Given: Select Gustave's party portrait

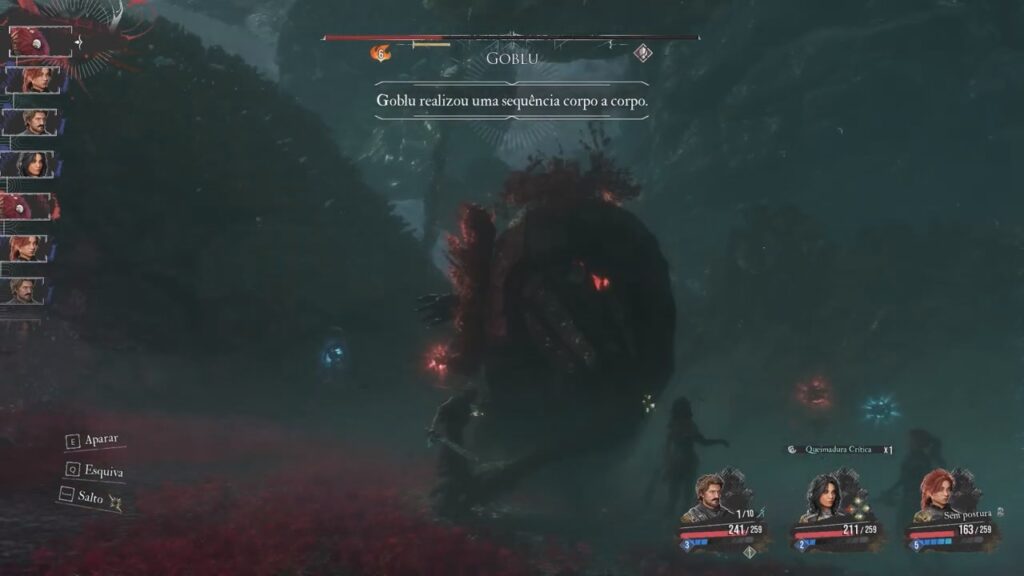Looking at the screenshot, I should click(x=712, y=494).
